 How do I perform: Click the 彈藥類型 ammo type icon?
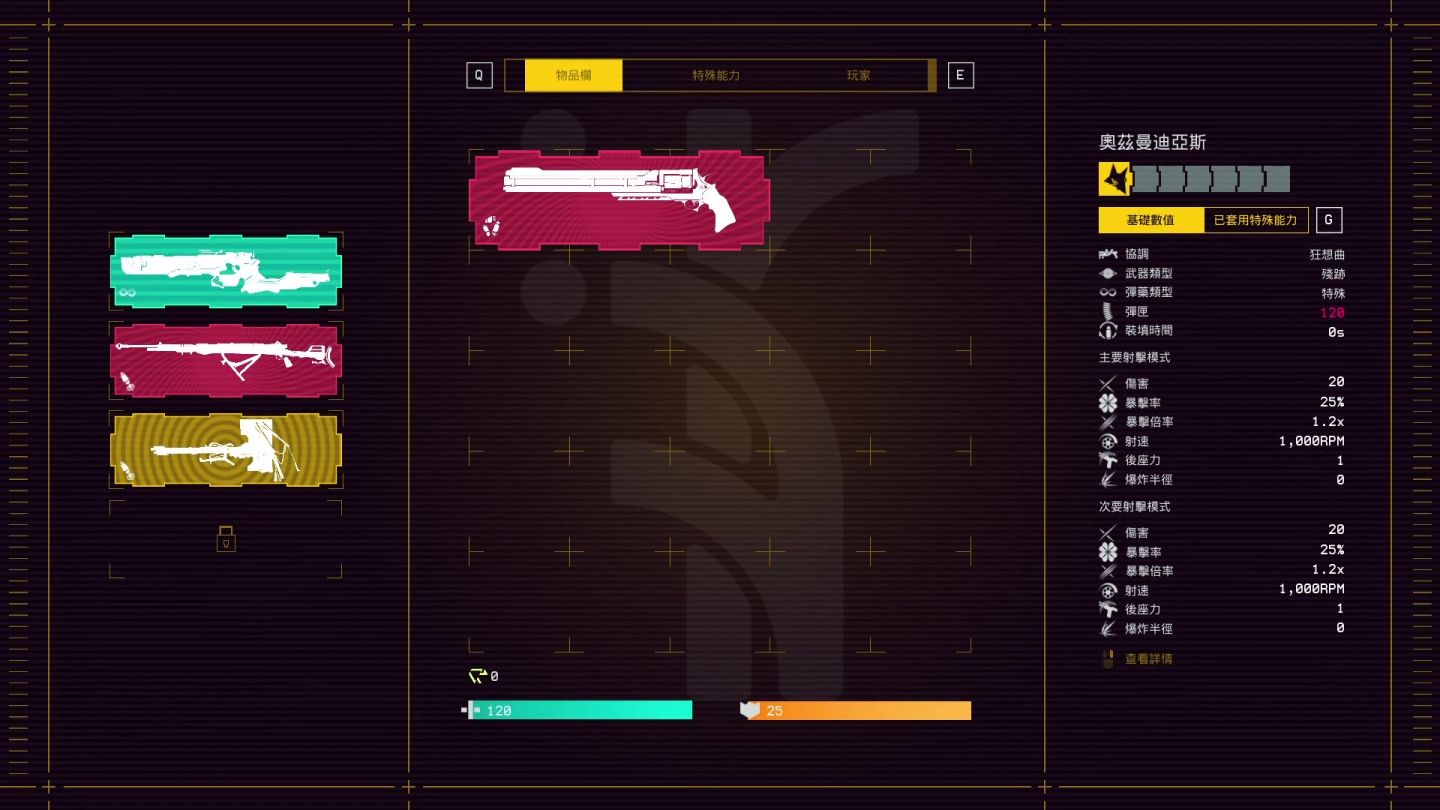[1108, 293]
